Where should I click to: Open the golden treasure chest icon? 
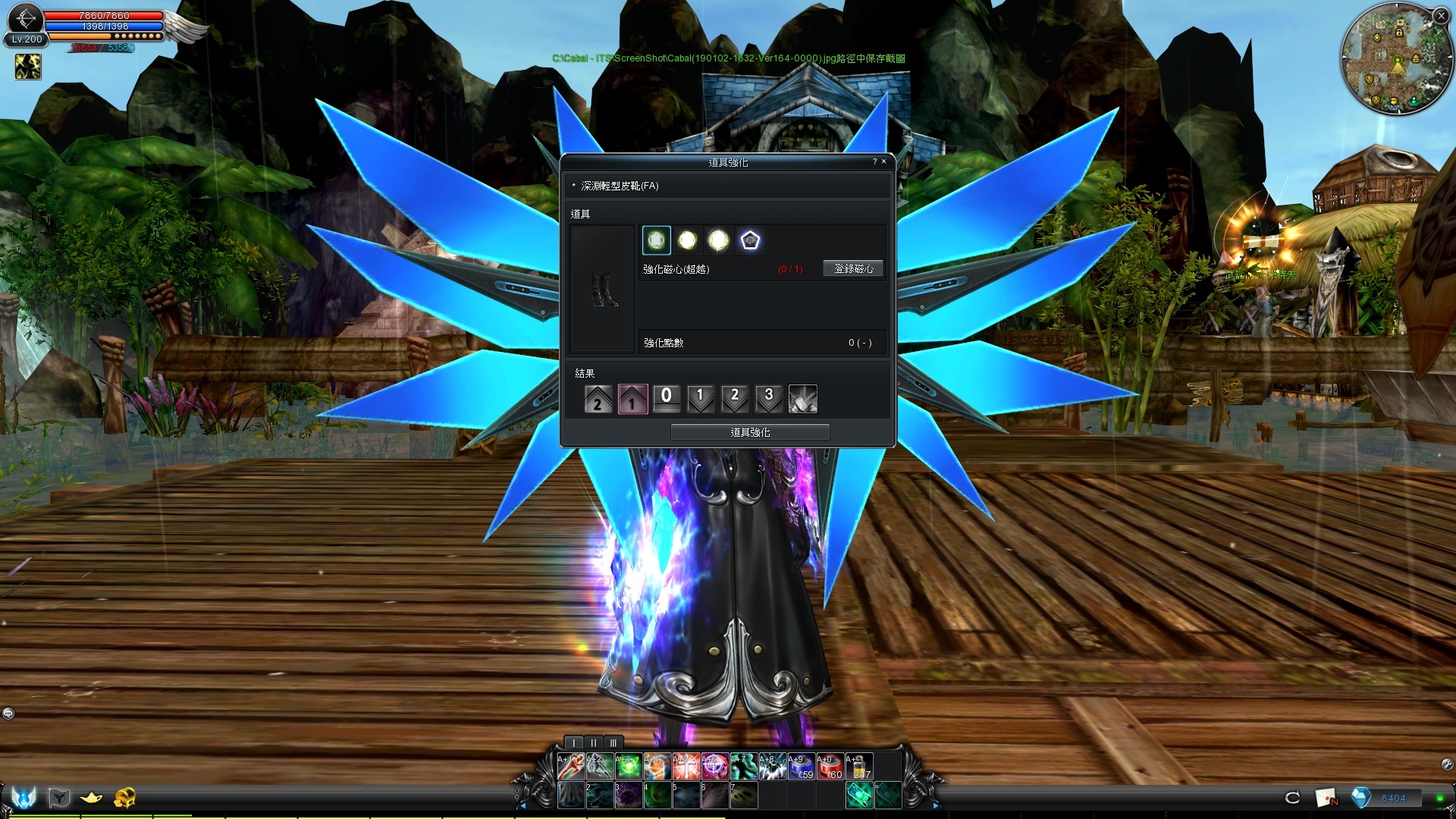tap(127, 798)
